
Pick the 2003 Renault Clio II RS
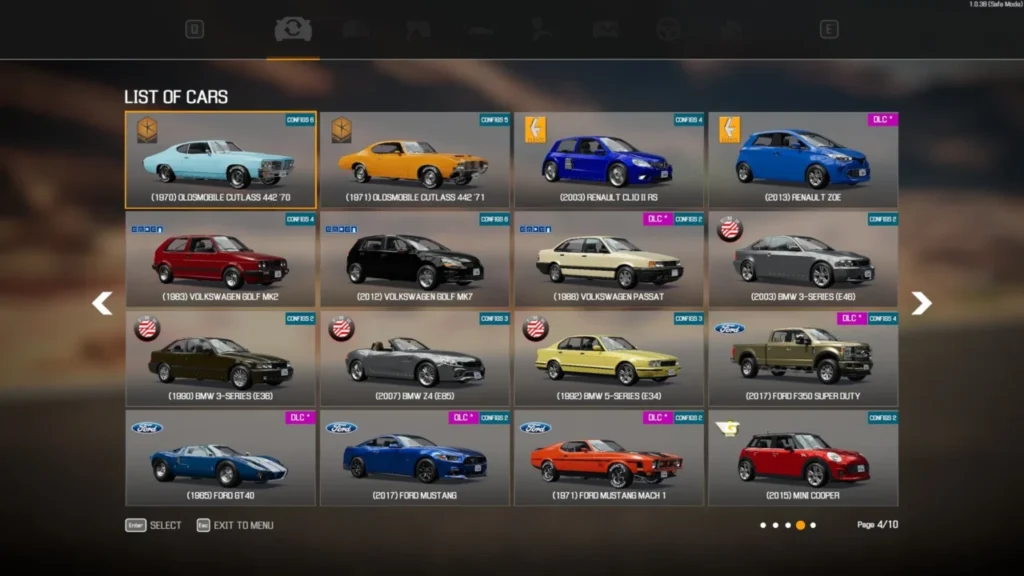609,160
